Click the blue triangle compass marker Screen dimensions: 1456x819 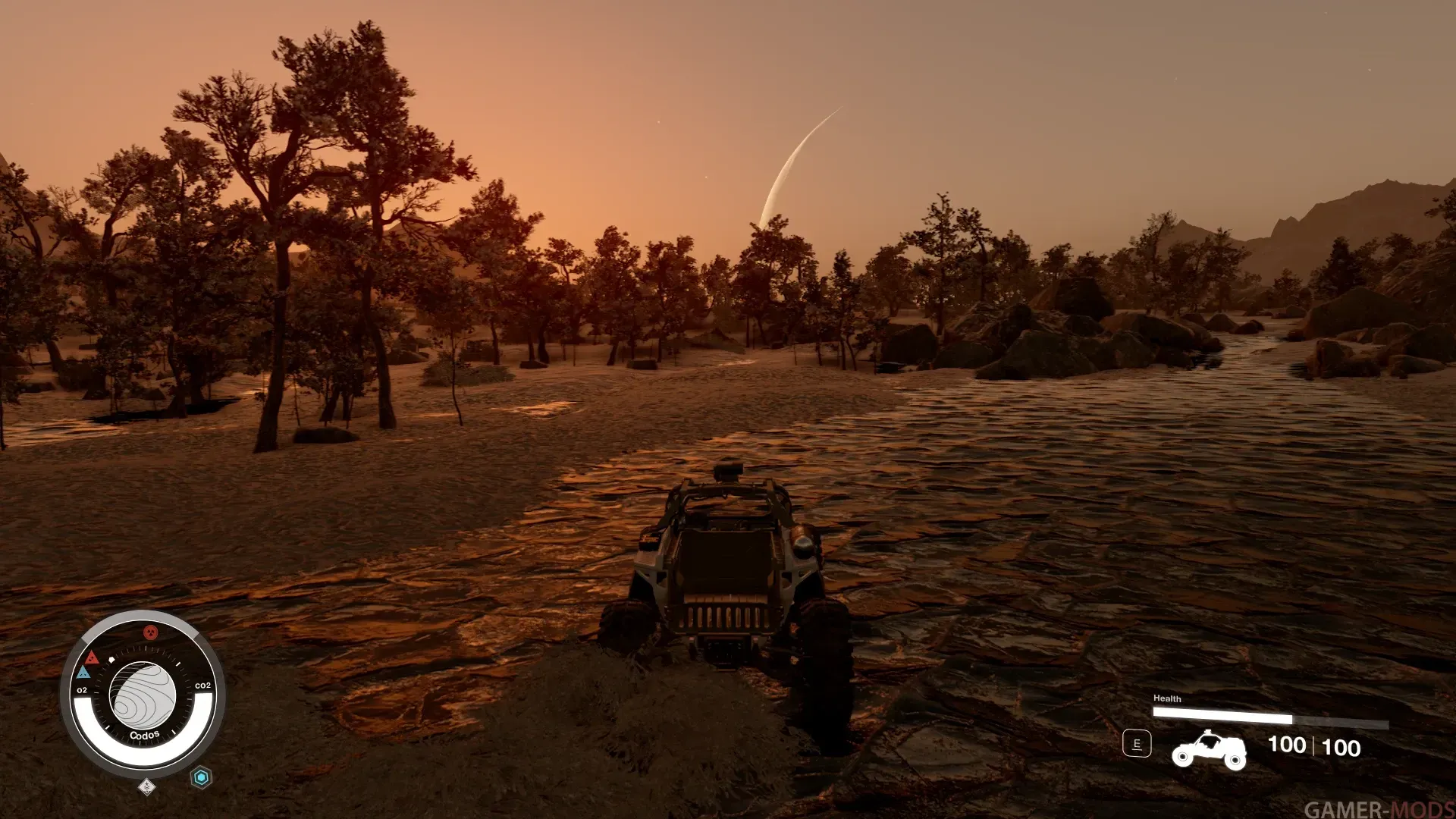point(83,673)
